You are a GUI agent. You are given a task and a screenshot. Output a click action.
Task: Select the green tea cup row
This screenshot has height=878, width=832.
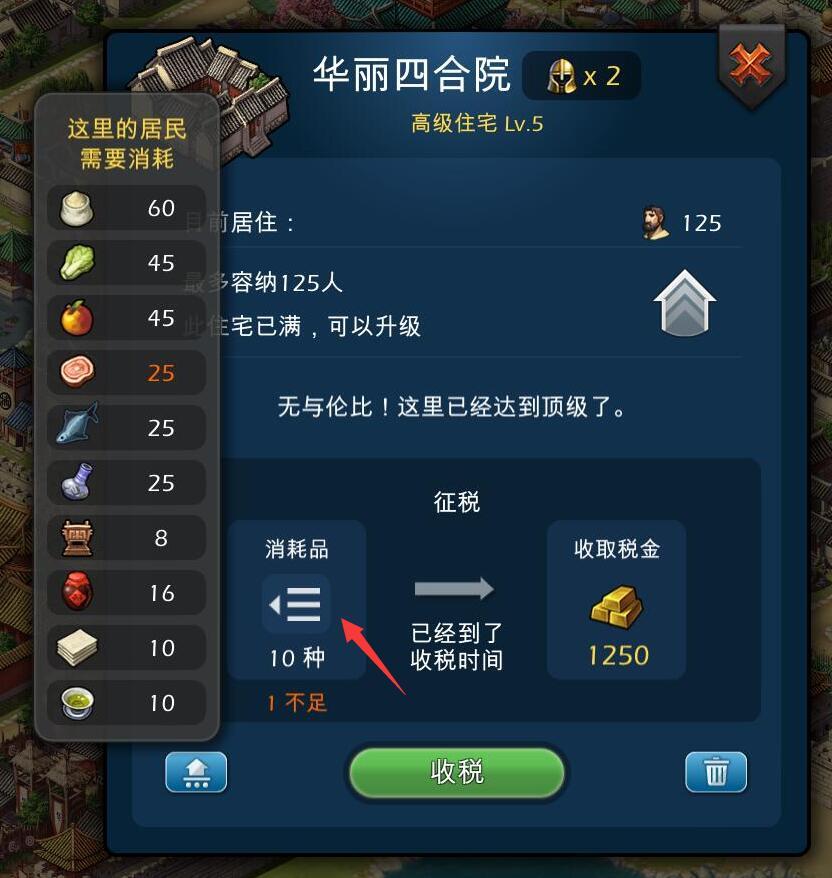pyautogui.click(x=126, y=703)
